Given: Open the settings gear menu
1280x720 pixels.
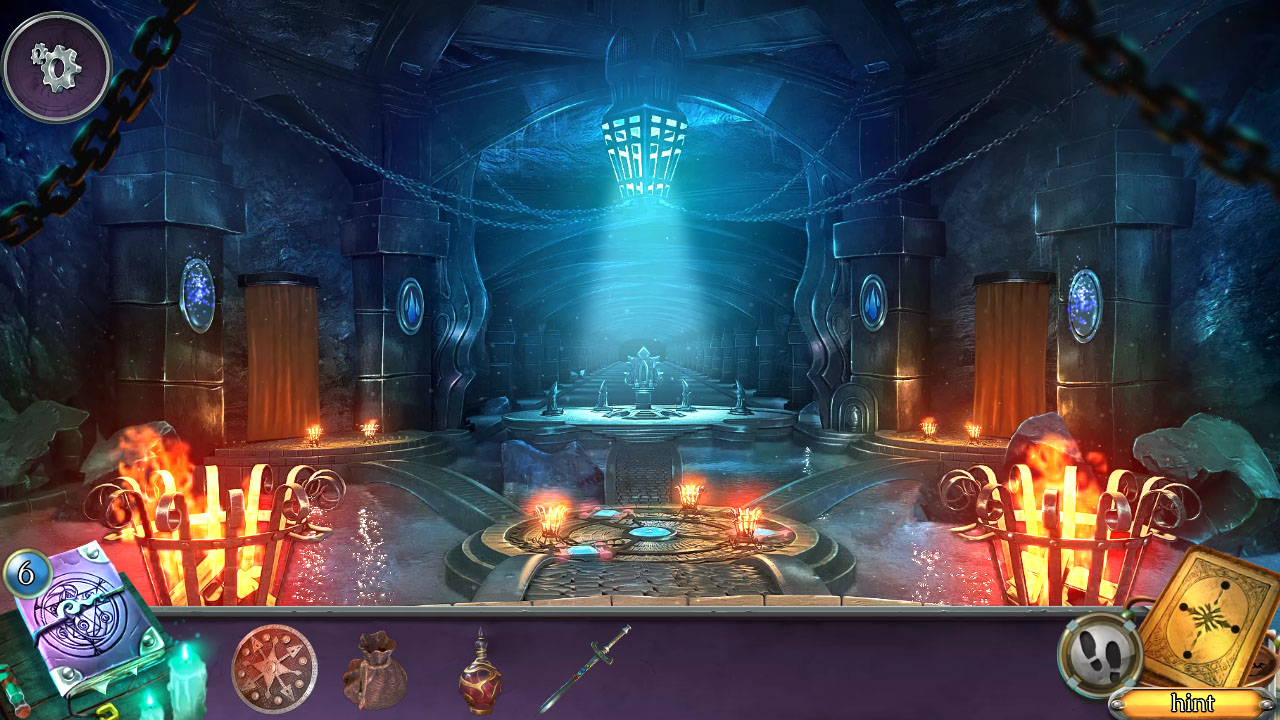Looking at the screenshot, I should click(x=57, y=65).
